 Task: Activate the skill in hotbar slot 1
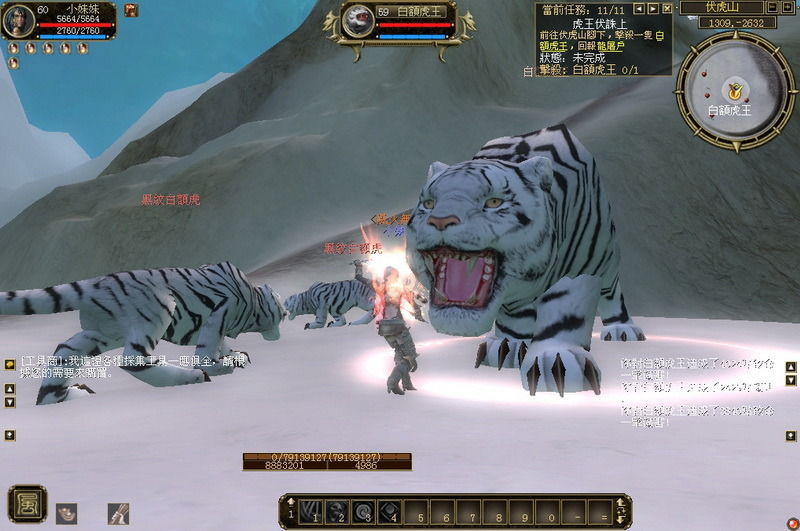tap(311, 508)
